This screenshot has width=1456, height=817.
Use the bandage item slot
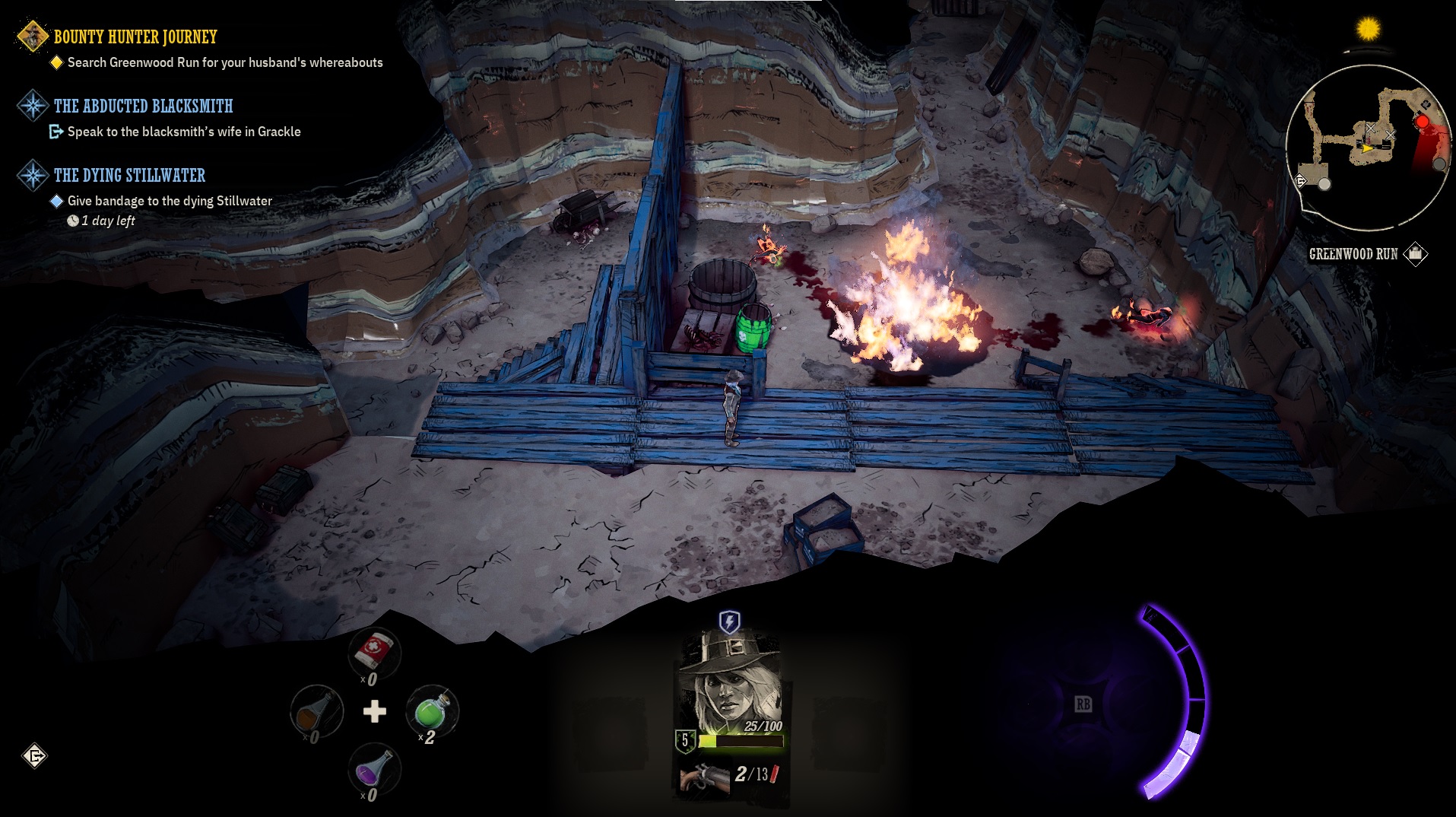tap(374, 651)
